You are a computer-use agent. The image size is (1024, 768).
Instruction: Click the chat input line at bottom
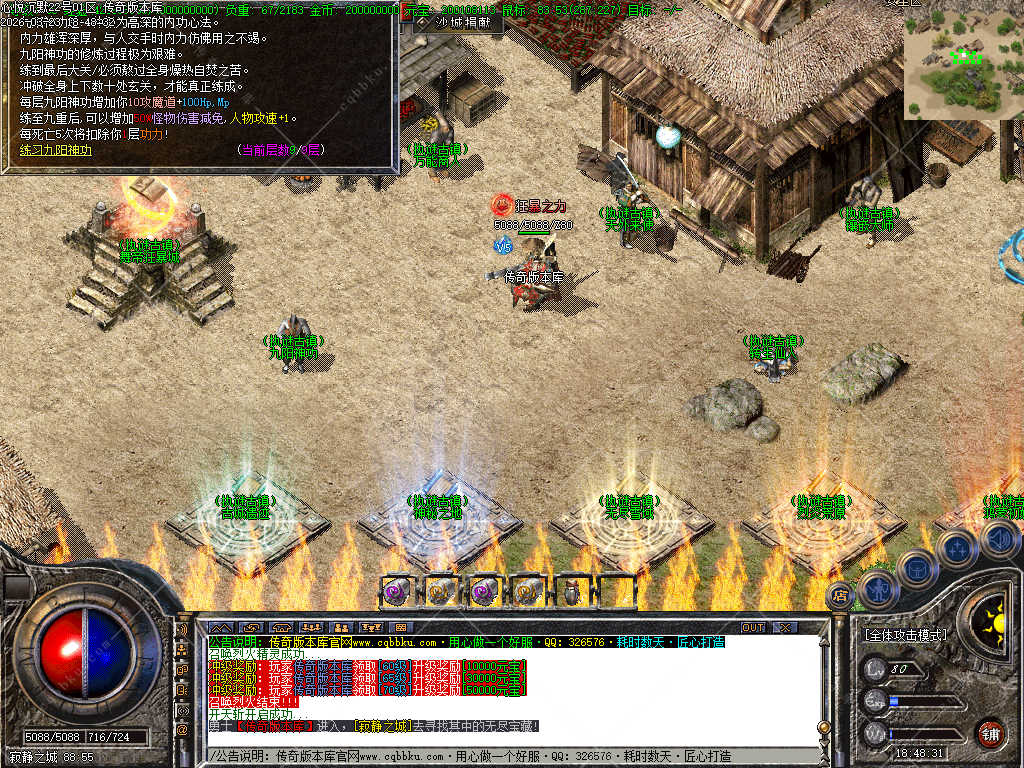(x=500, y=757)
